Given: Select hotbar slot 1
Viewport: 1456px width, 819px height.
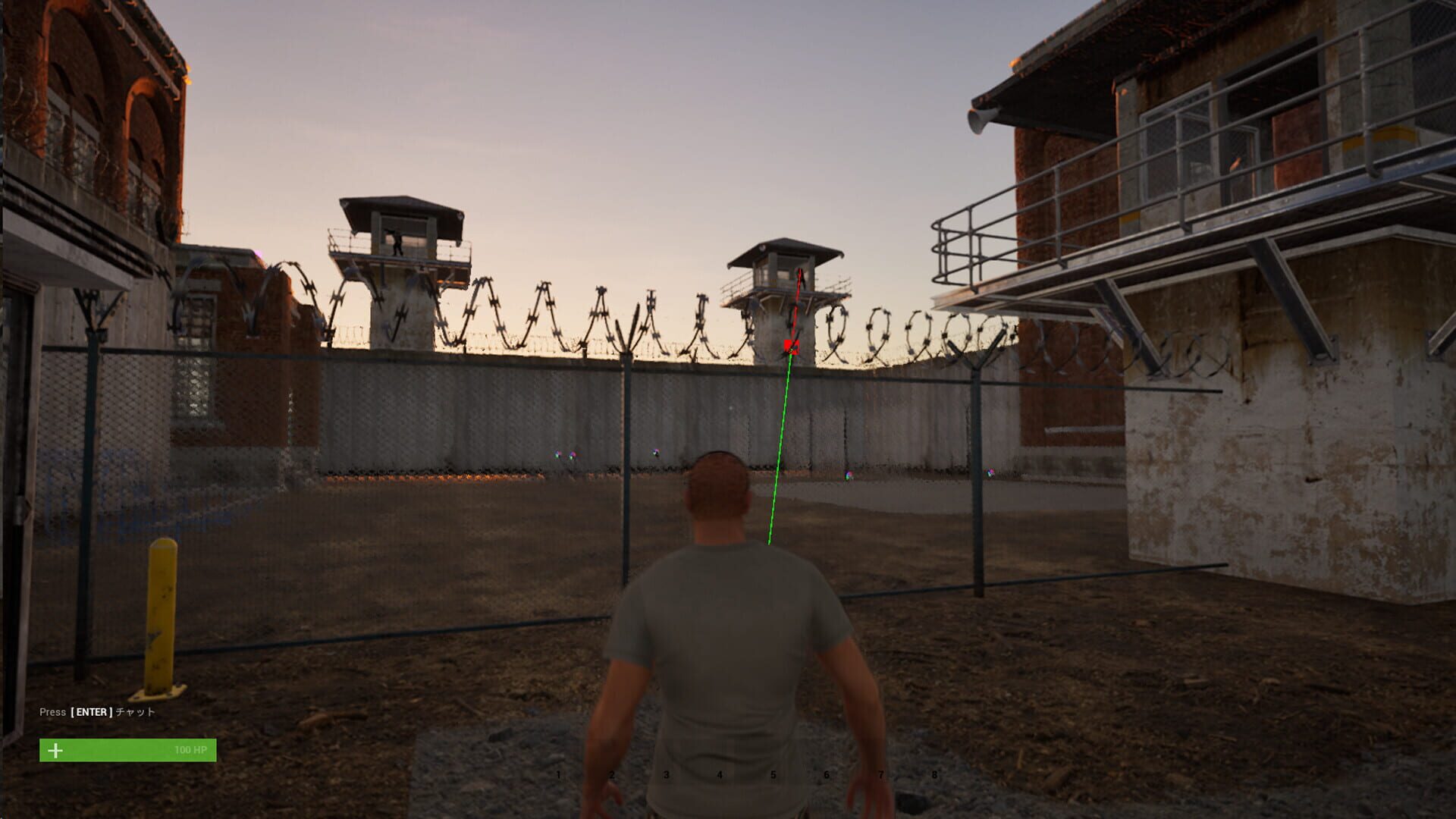Looking at the screenshot, I should click(x=559, y=774).
